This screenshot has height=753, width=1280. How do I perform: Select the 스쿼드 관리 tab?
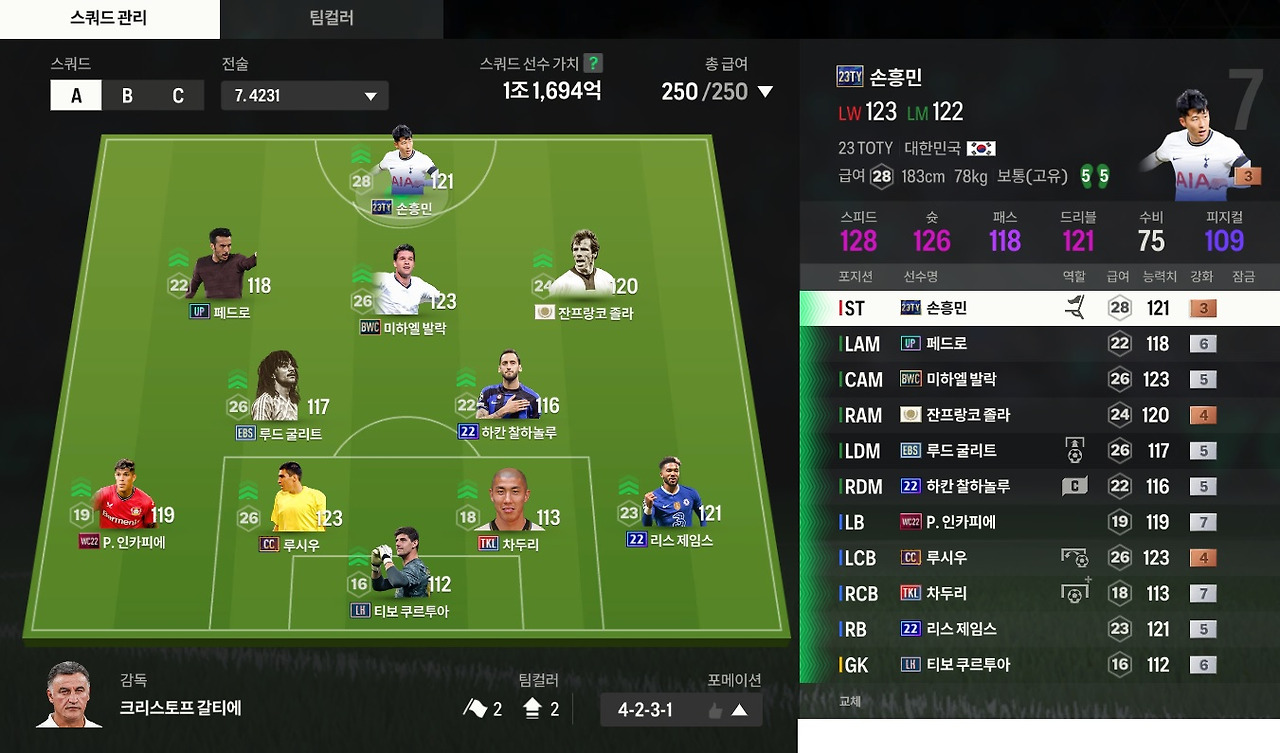pyautogui.click(x=108, y=18)
